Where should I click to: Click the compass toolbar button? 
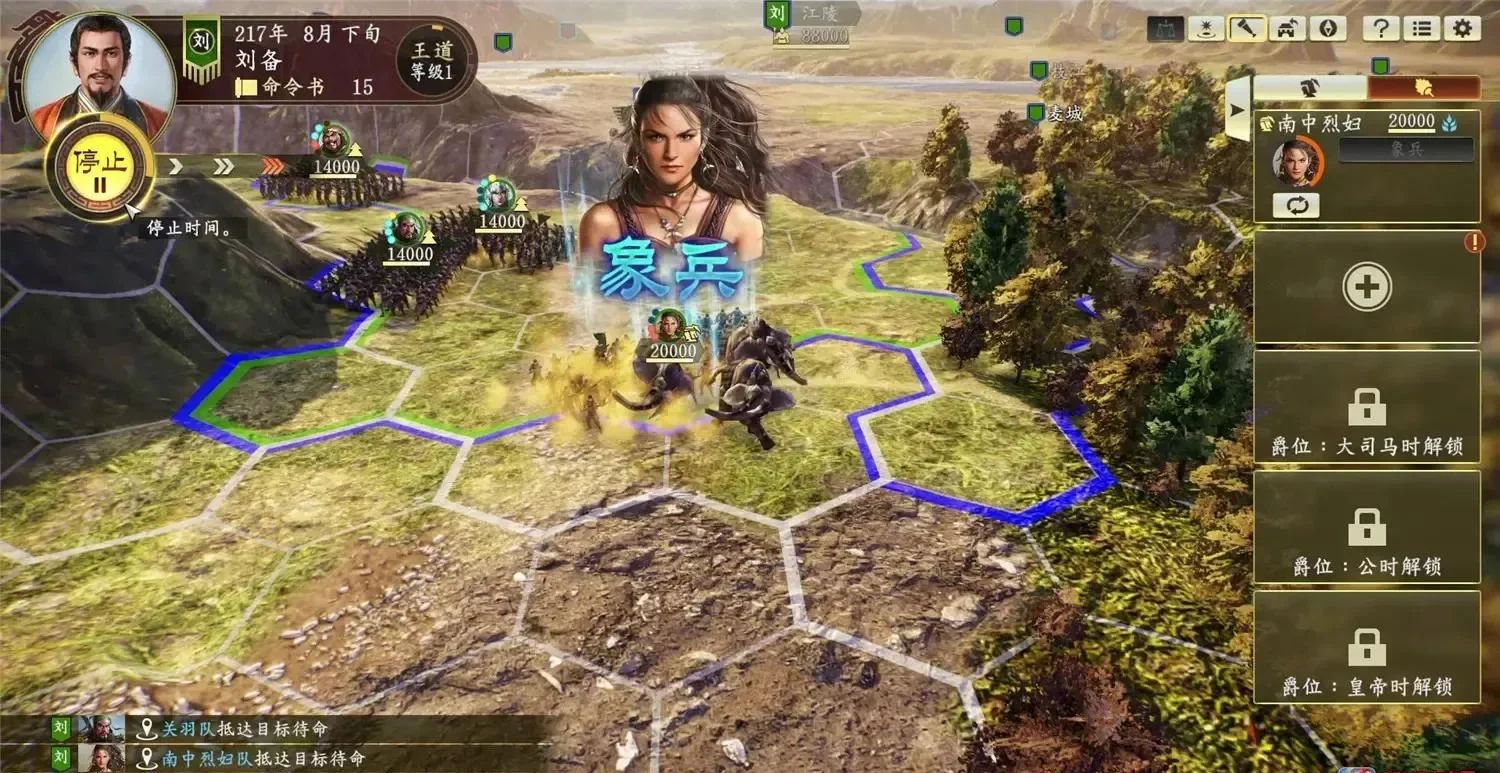1328,28
